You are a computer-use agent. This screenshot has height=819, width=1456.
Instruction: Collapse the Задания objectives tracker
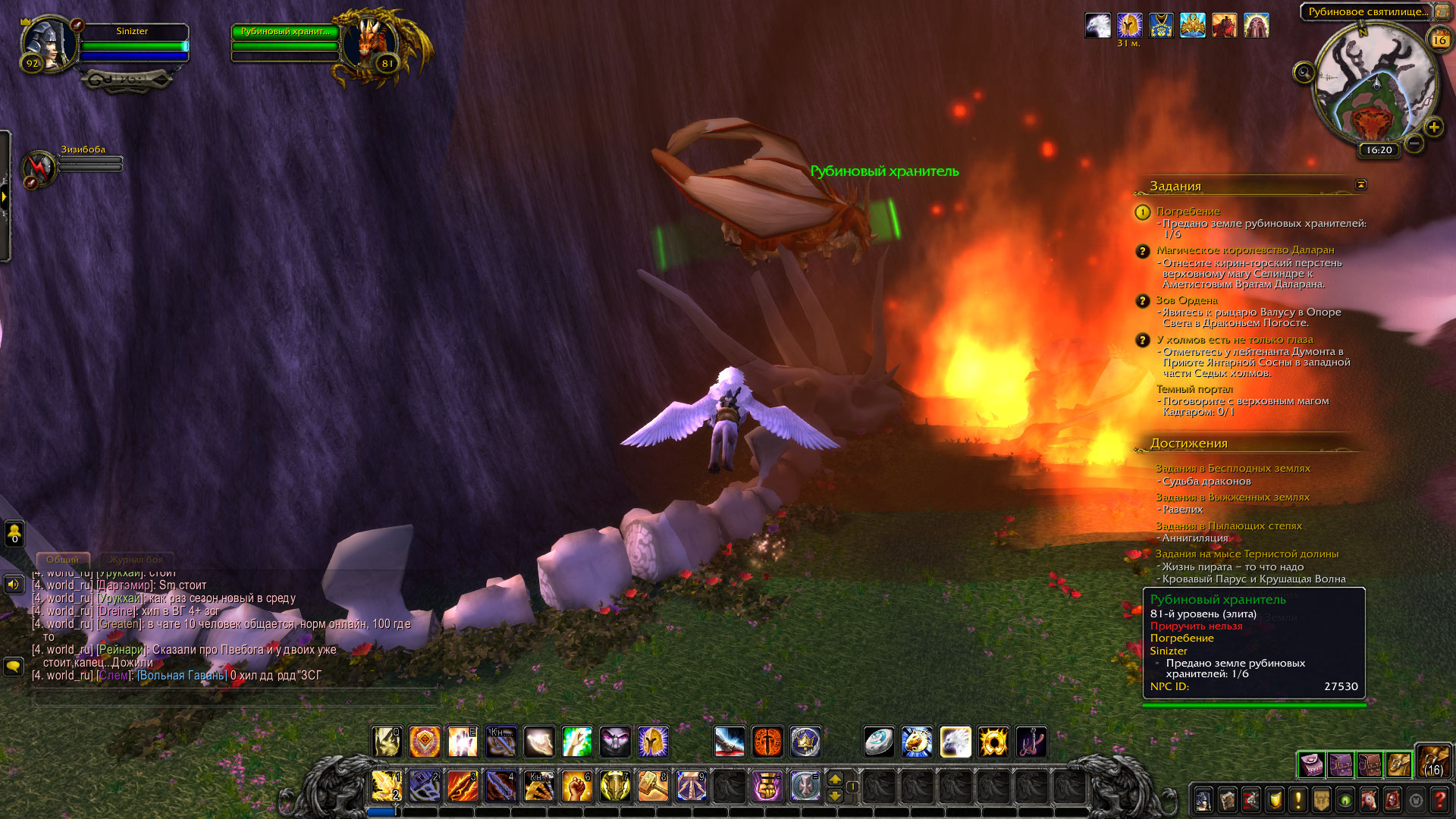tap(1361, 185)
